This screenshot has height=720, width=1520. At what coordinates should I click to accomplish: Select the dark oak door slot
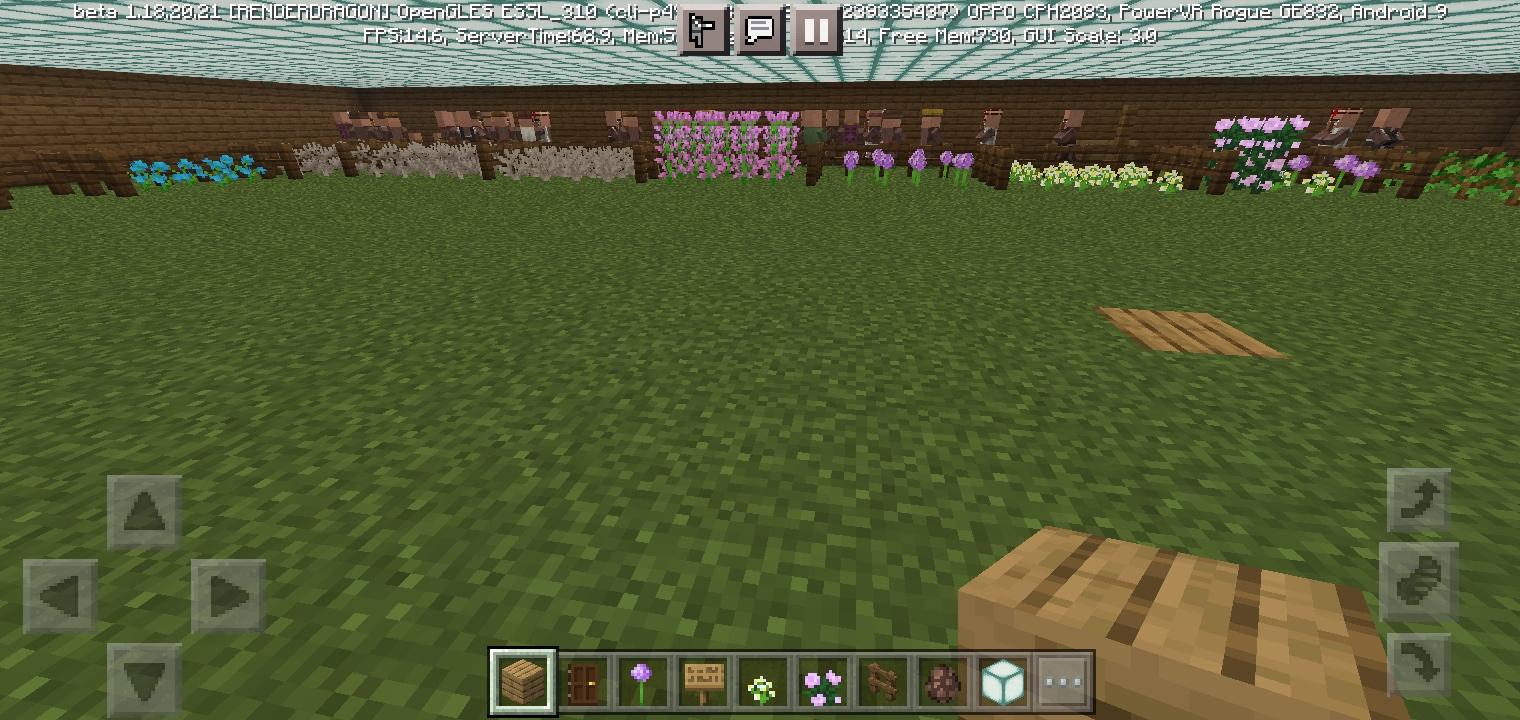coord(582,683)
